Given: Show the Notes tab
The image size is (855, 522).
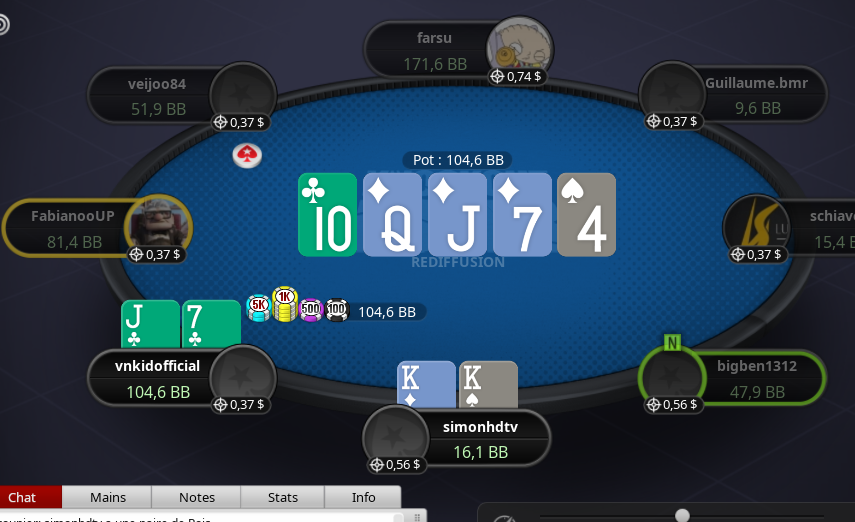Looking at the screenshot, I should coord(197,497).
